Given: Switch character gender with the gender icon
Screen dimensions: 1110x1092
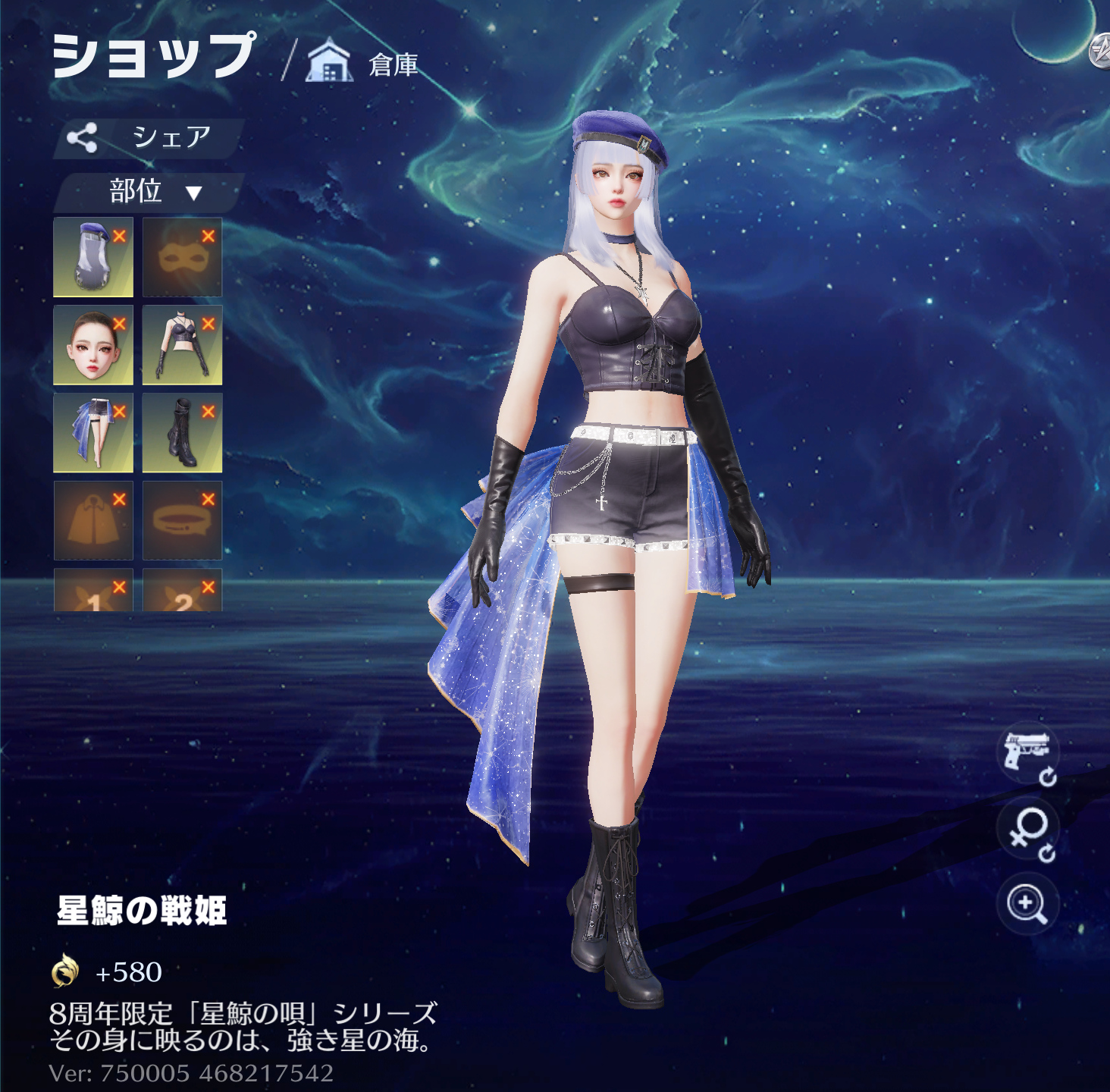Looking at the screenshot, I should click(x=1029, y=831).
